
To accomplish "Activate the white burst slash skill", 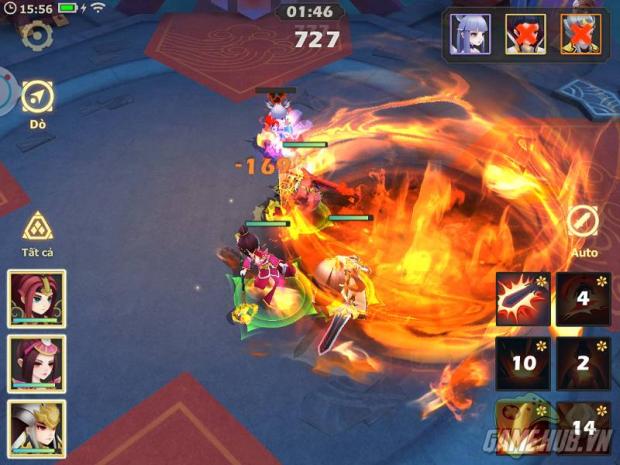I will 522,299.
